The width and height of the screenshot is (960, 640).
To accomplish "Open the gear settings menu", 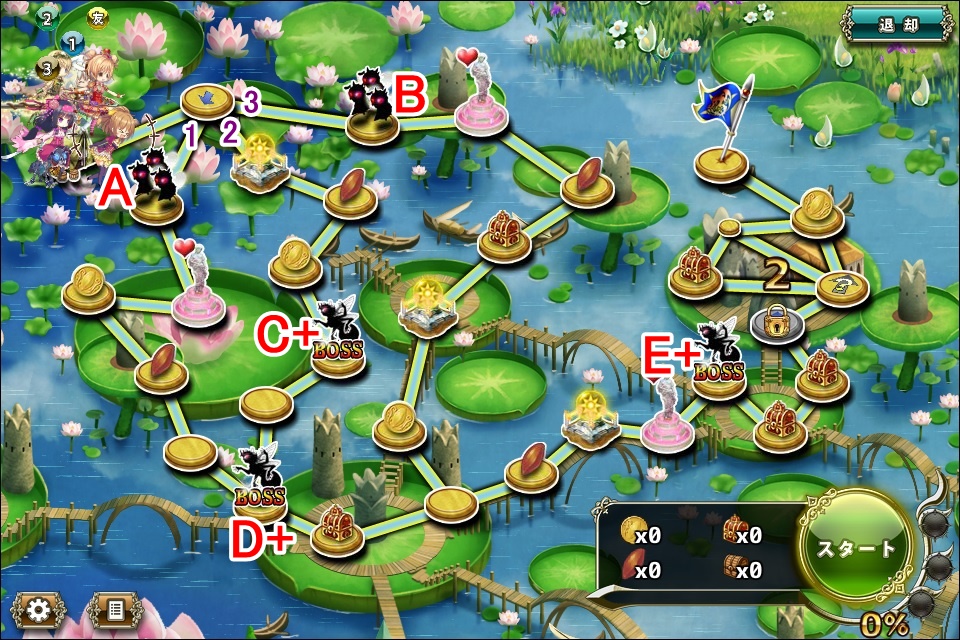I will [x=39, y=611].
